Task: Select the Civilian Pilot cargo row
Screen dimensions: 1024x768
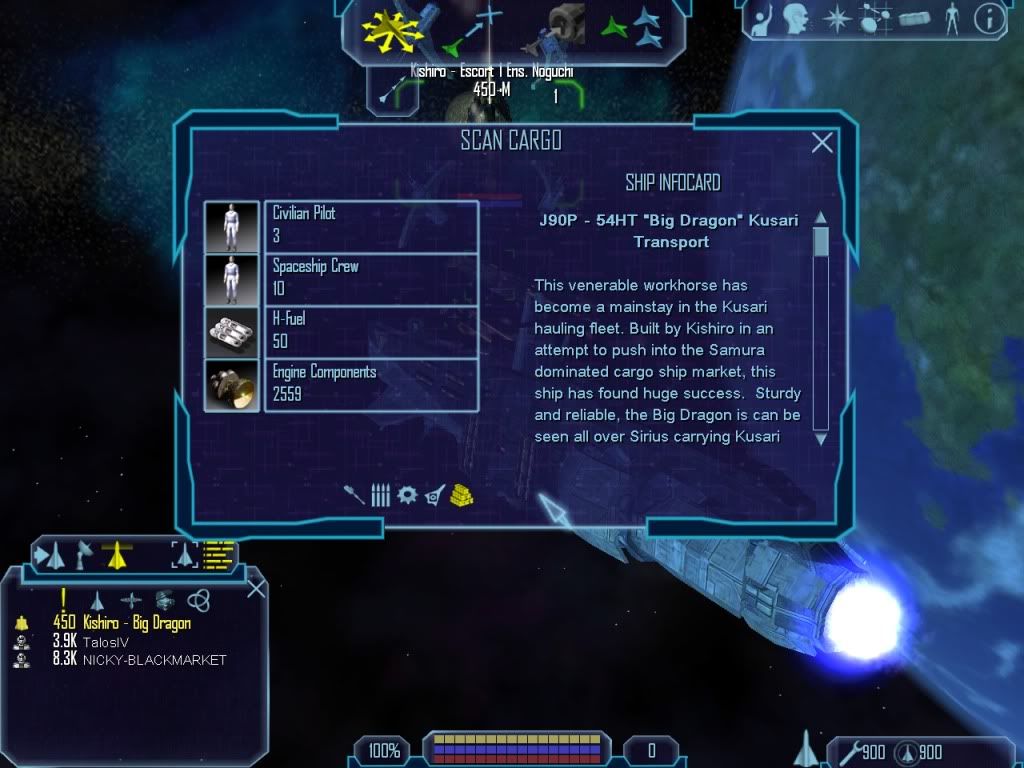Action: coord(341,226)
